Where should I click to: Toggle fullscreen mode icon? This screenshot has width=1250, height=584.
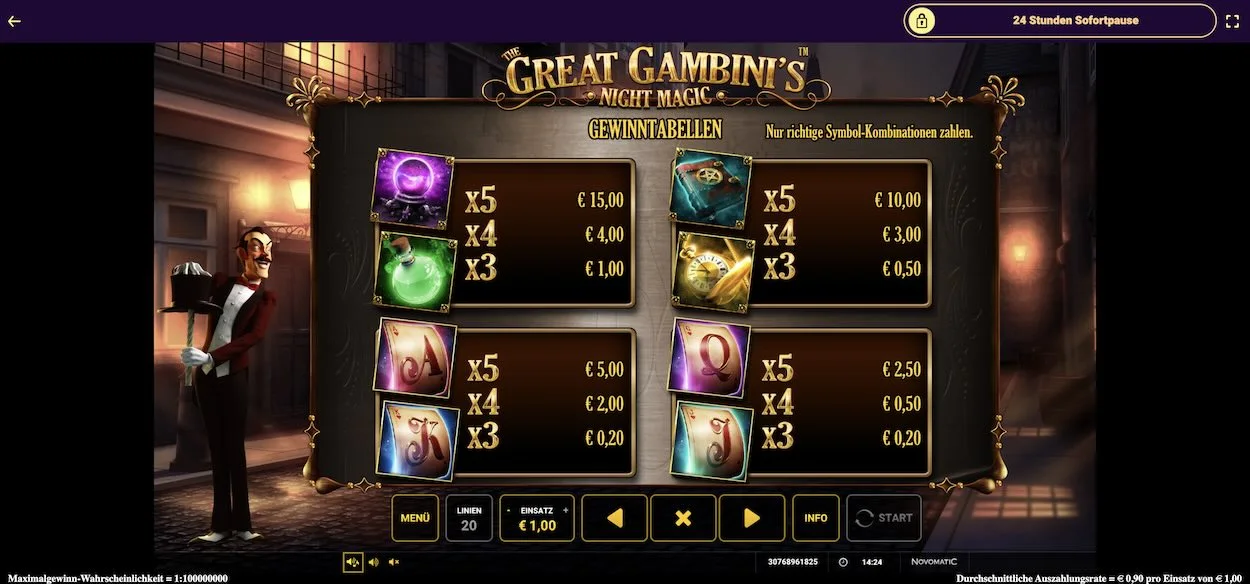1232,20
